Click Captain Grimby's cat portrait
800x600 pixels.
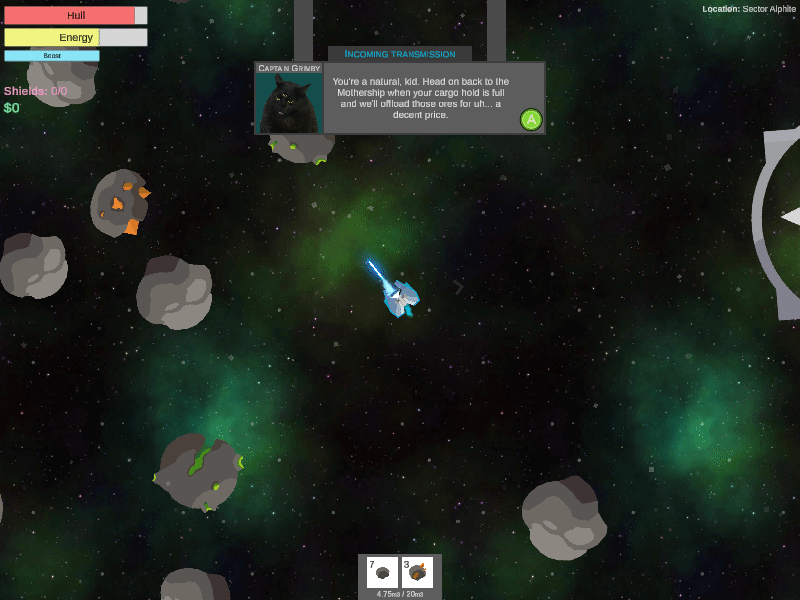[289, 103]
